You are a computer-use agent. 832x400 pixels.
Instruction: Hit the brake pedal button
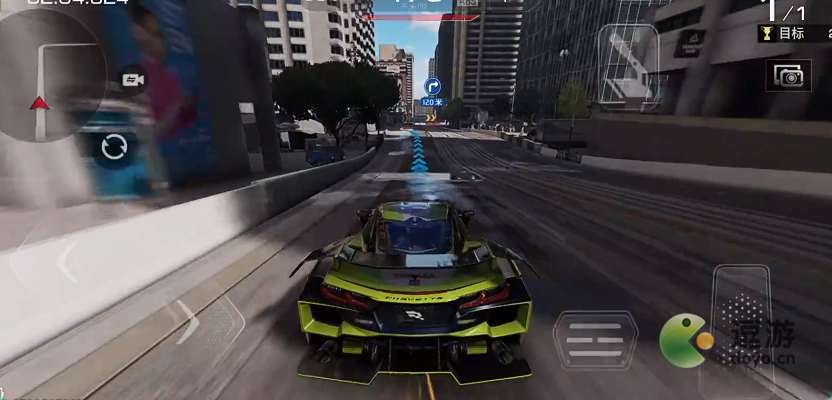pos(595,340)
